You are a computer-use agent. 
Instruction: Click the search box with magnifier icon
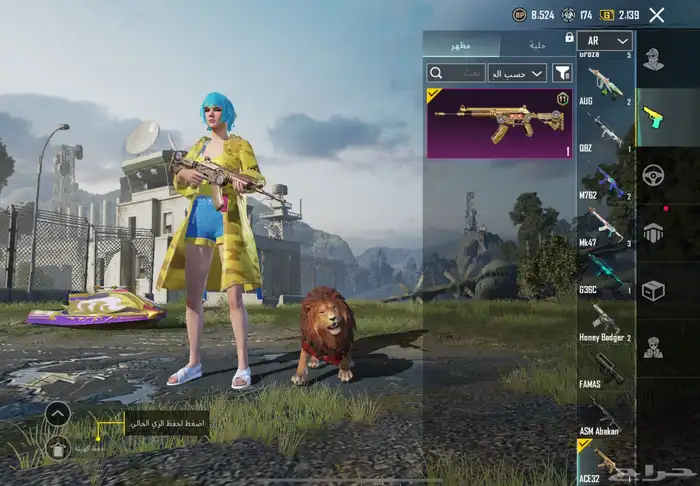[x=456, y=73]
